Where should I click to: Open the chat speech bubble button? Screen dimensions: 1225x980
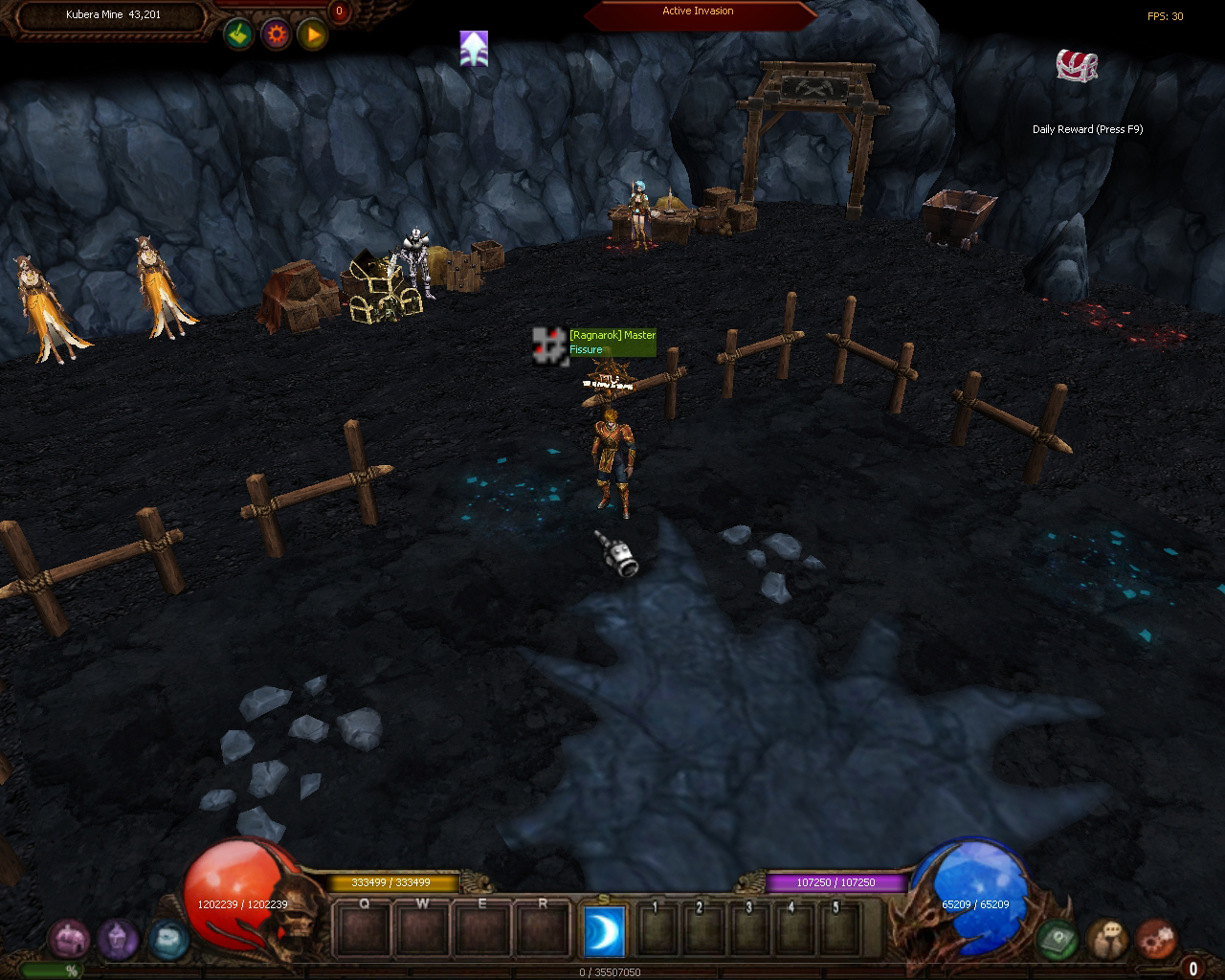1106,940
